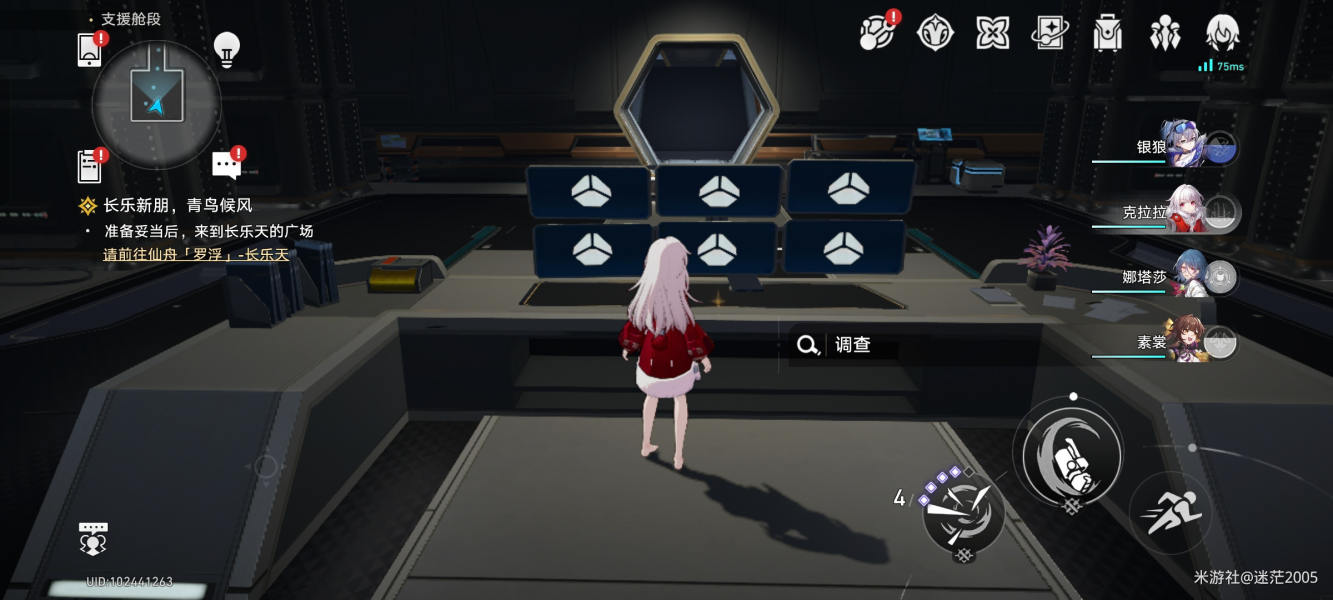The image size is (1333, 600).
Task: Tap the lightbulb hint icon
Action: 227,49
